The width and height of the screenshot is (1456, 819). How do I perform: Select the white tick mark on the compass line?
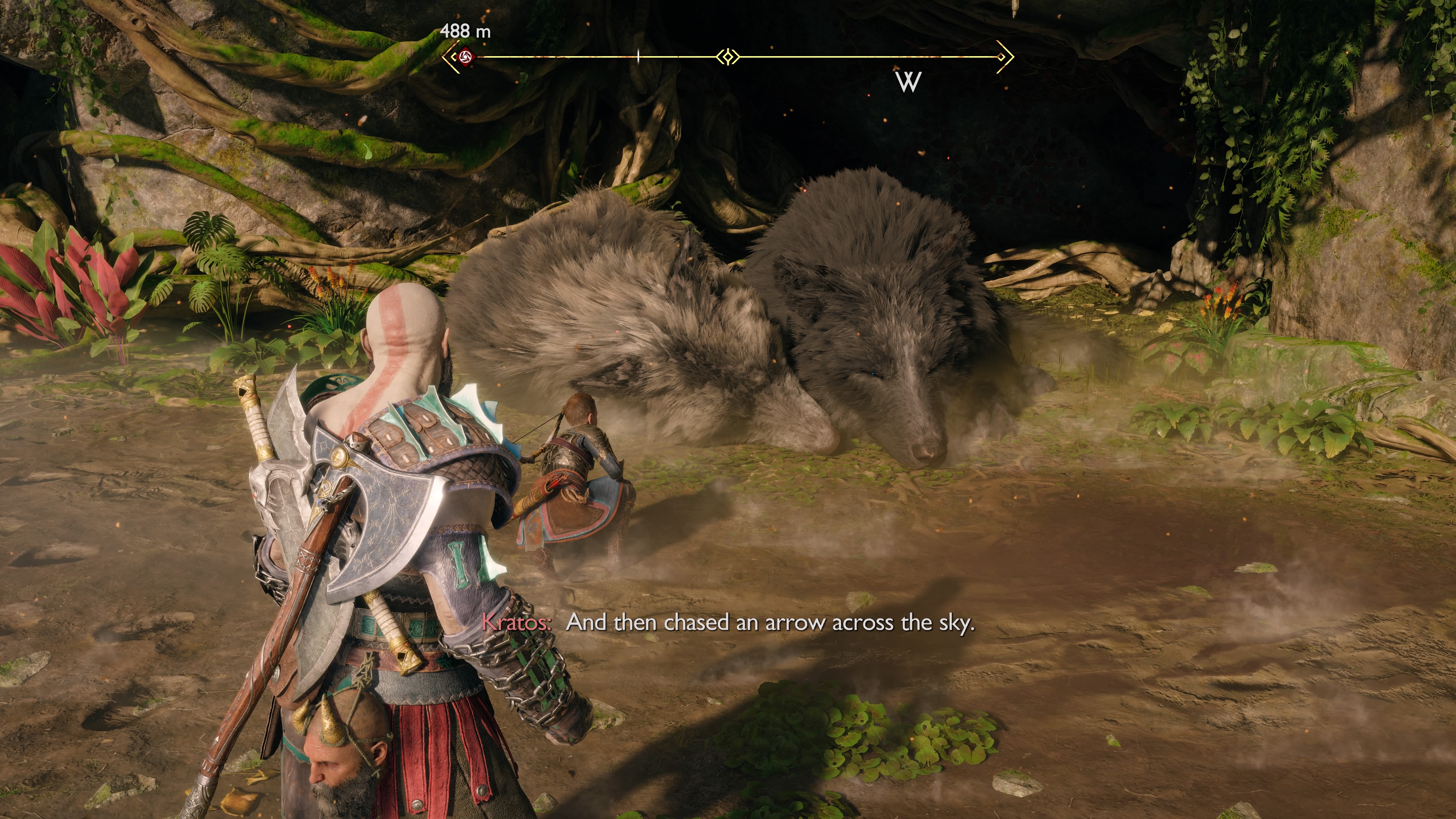tap(638, 56)
